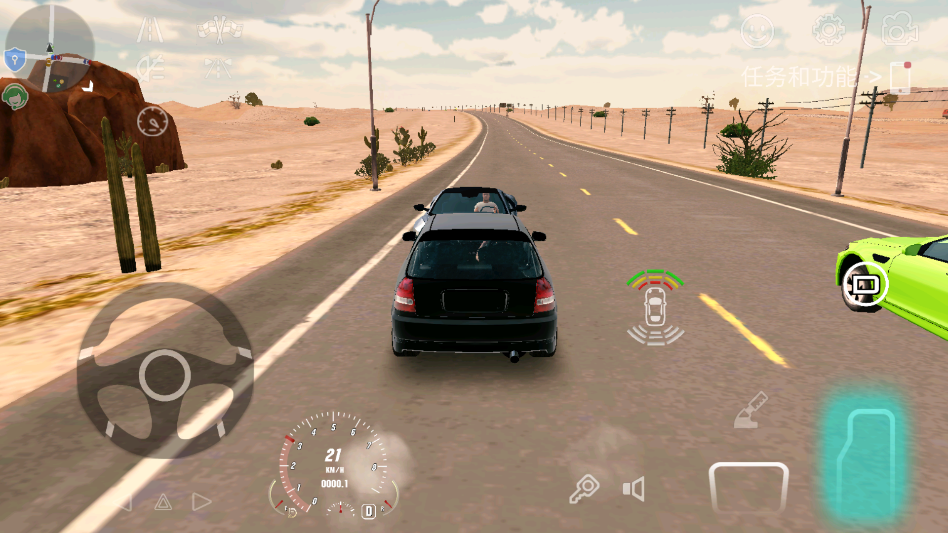
Task: Tap the narrowing road arrows icon
Action: (x=217, y=68)
